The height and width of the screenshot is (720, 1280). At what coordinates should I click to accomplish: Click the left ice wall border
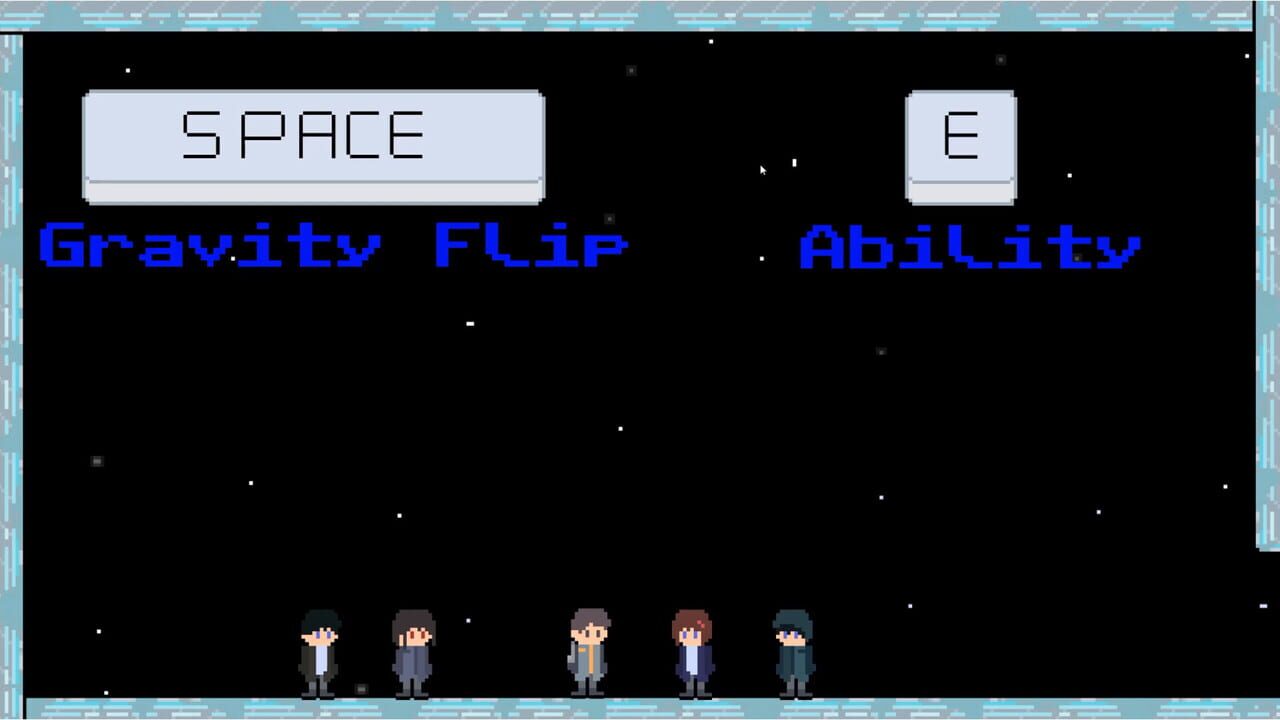click(8, 400)
